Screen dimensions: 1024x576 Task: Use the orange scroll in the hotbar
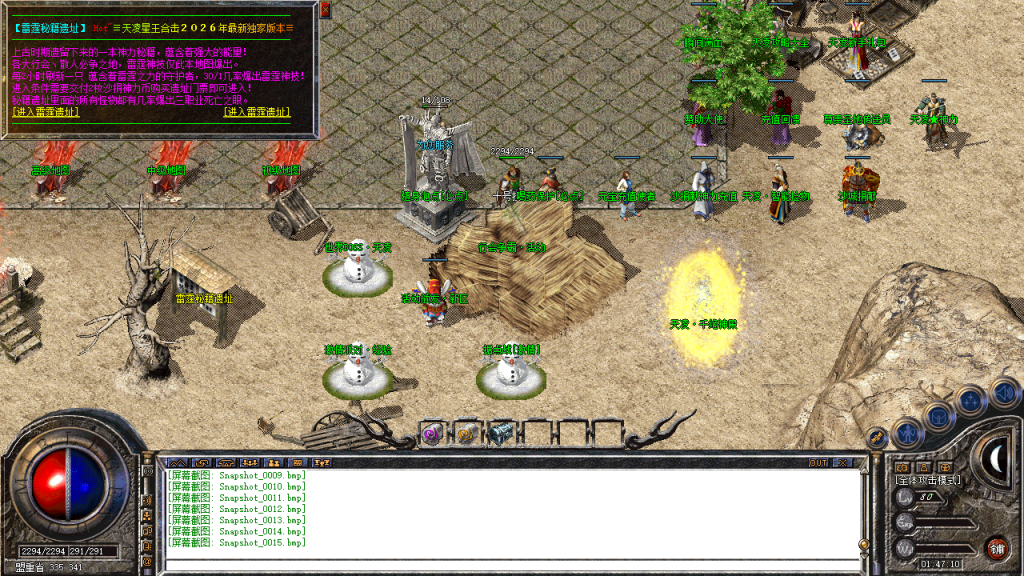tap(466, 433)
